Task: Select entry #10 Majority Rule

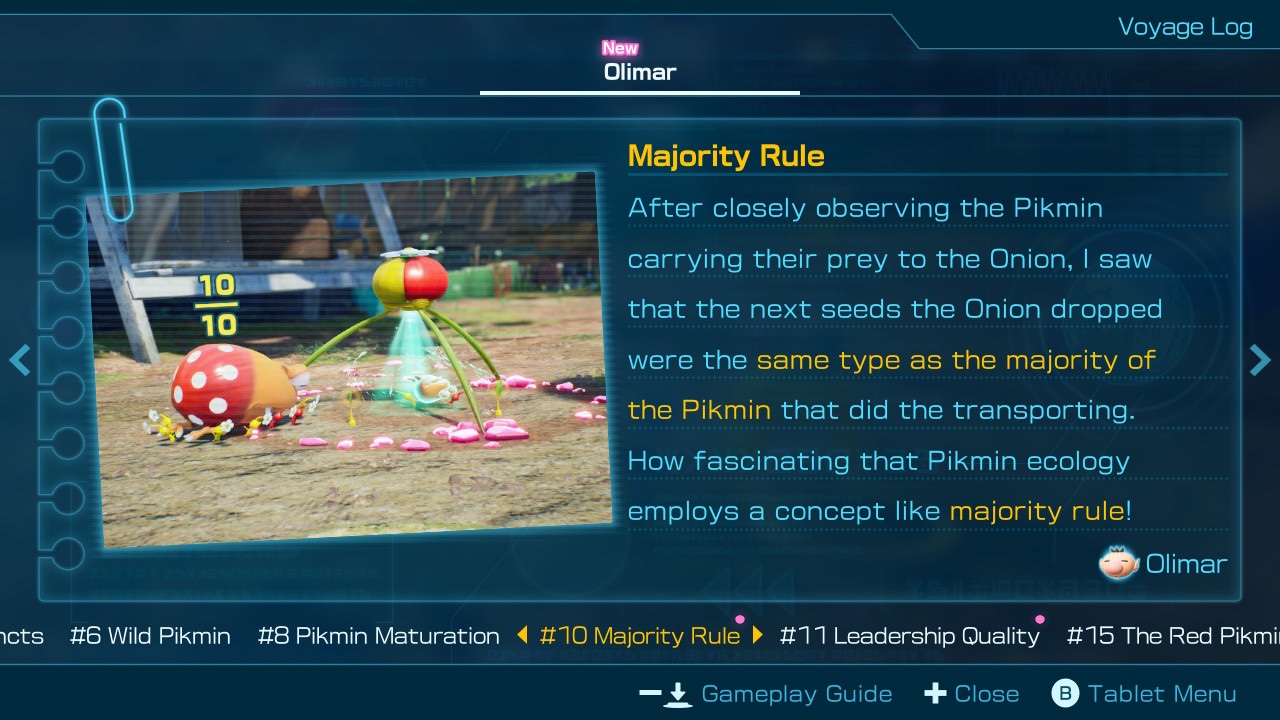Action: pyautogui.click(x=640, y=636)
